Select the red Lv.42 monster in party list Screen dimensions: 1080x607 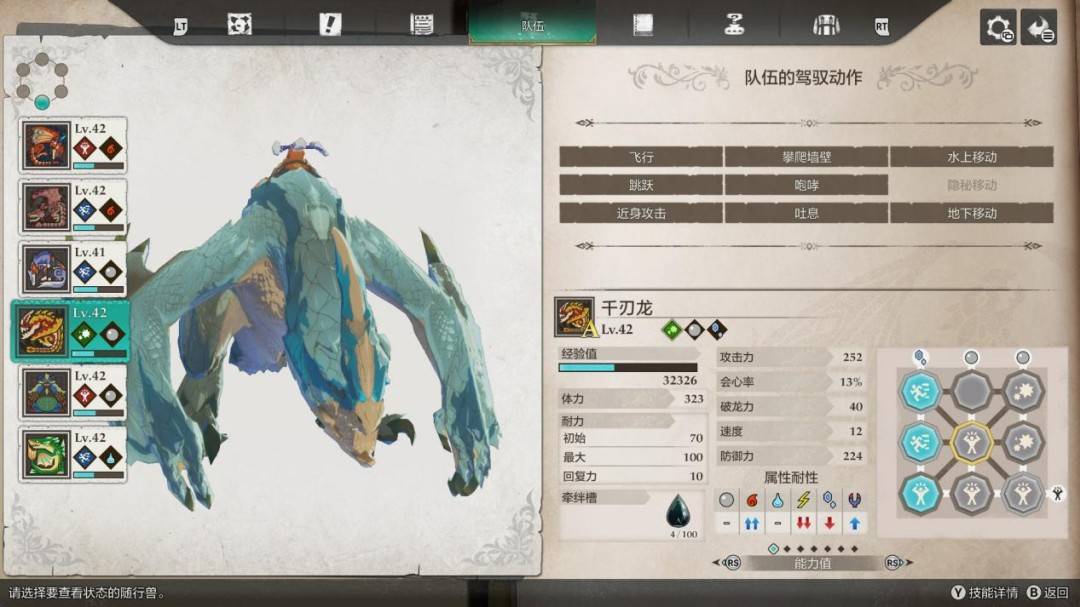pos(72,145)
